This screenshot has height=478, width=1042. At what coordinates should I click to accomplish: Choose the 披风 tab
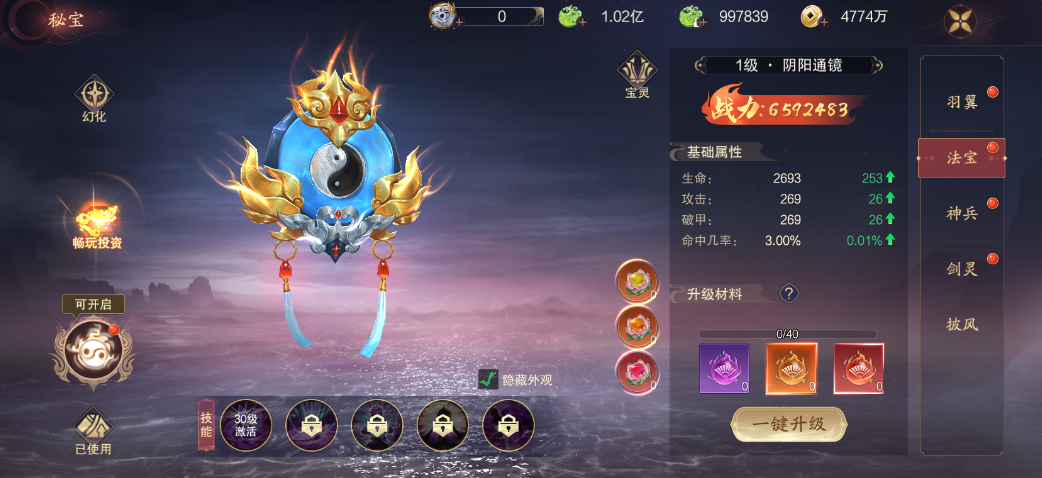point(962,324)
